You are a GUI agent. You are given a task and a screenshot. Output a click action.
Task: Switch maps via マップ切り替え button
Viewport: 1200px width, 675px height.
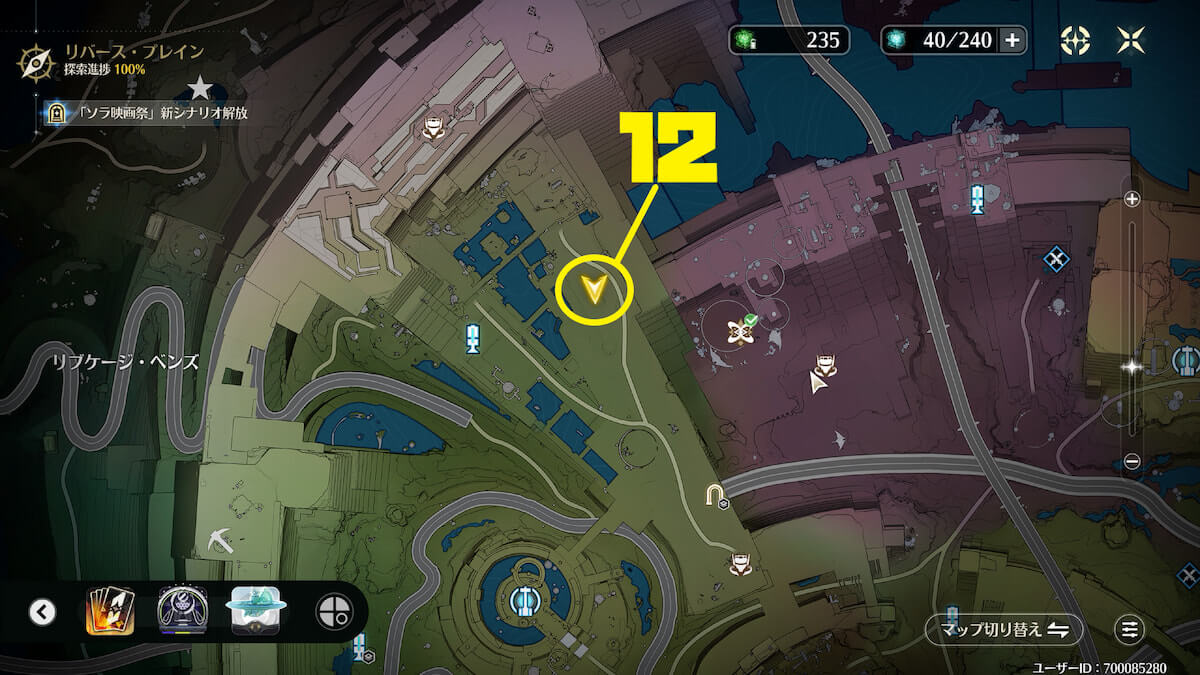(1003, 629)
